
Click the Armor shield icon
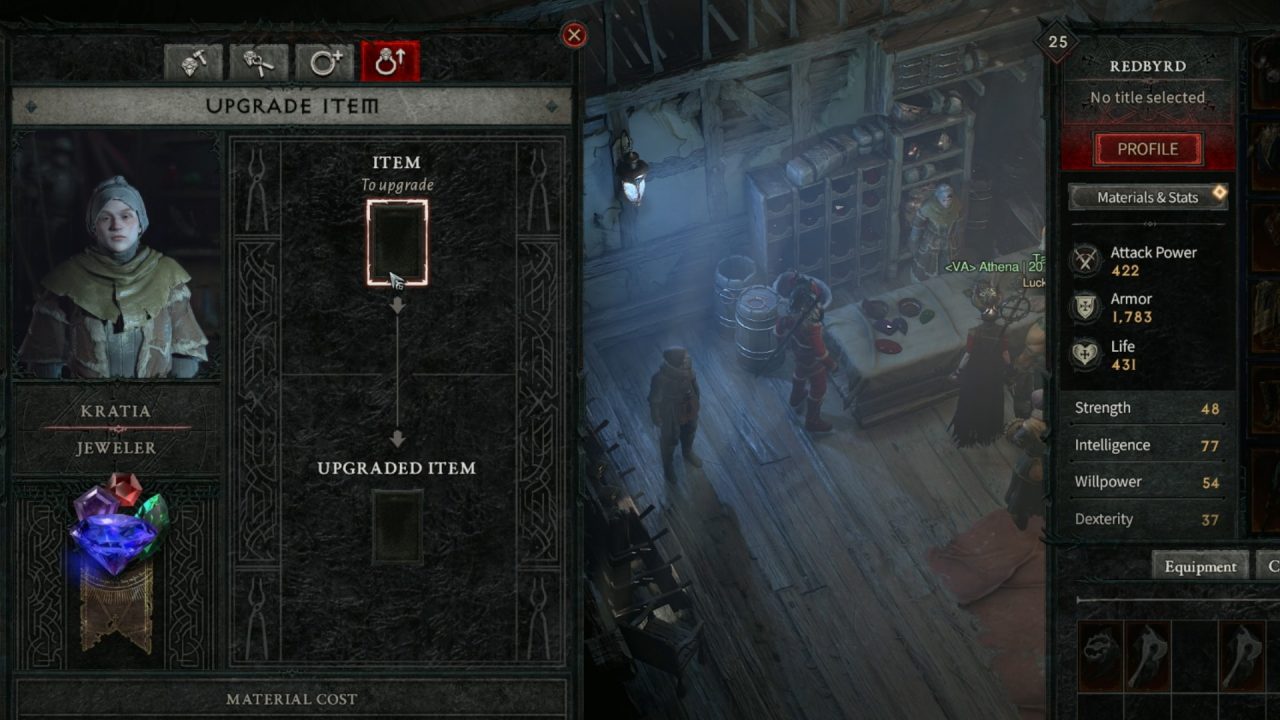(x=1084, y=307)
